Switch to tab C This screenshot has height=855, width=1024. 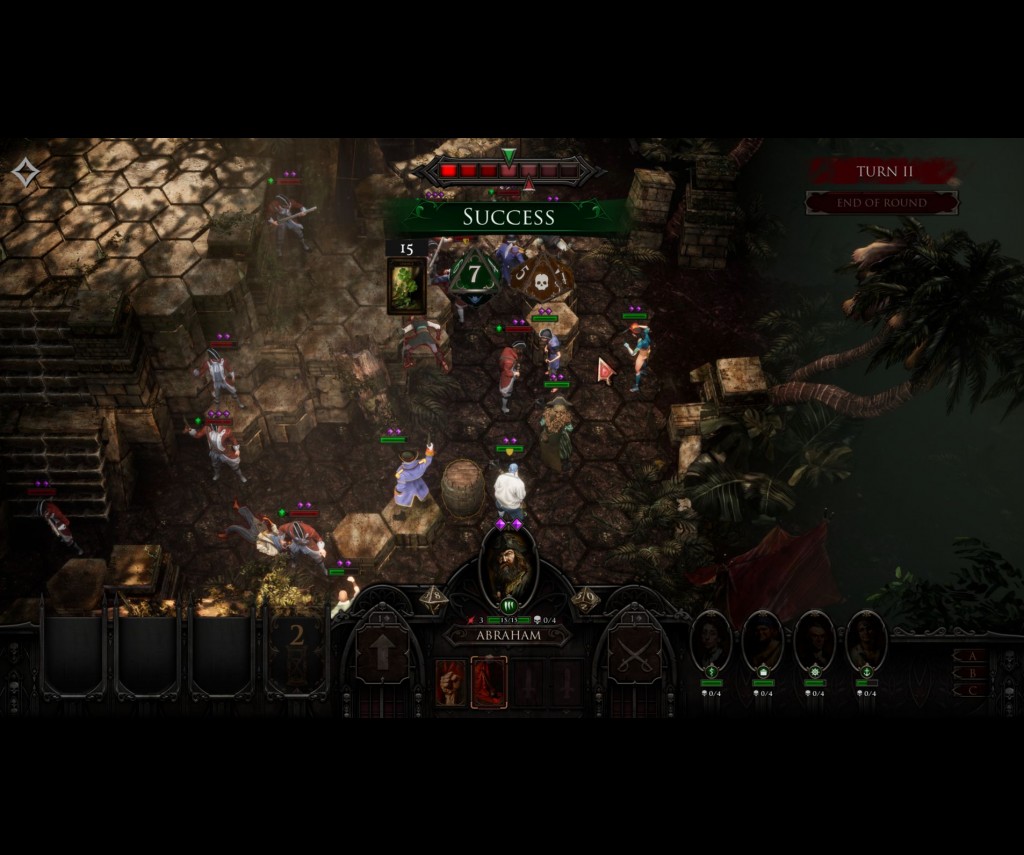click(969, 690)
